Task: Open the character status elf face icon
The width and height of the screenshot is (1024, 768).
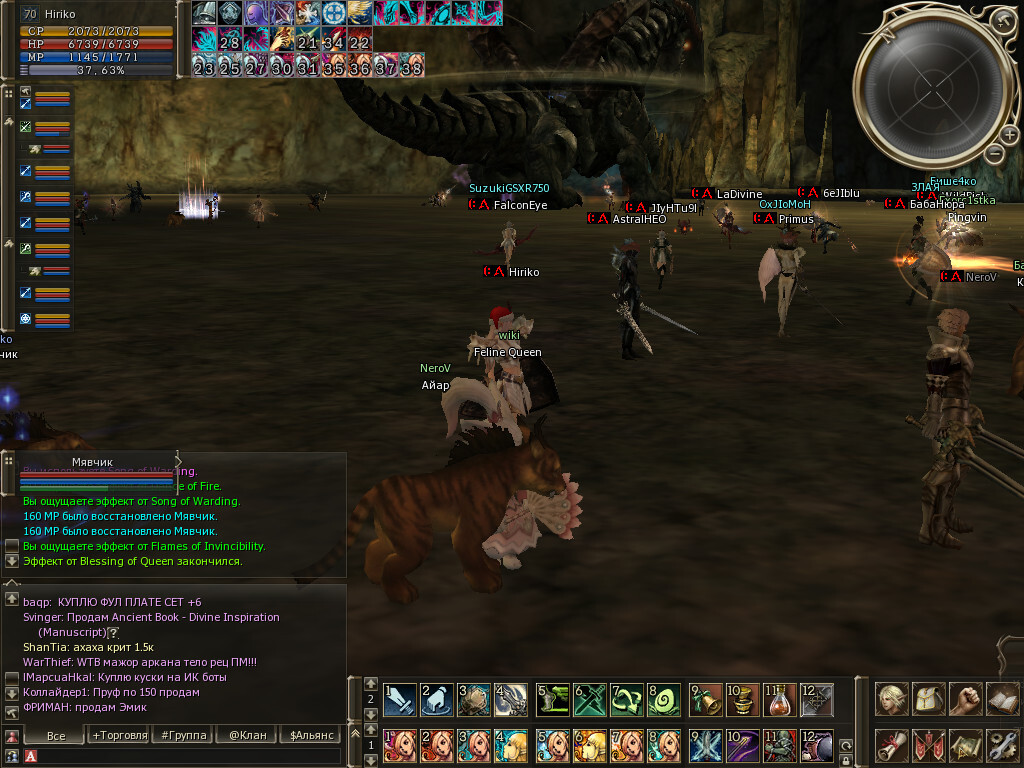Action: [892, 699]
